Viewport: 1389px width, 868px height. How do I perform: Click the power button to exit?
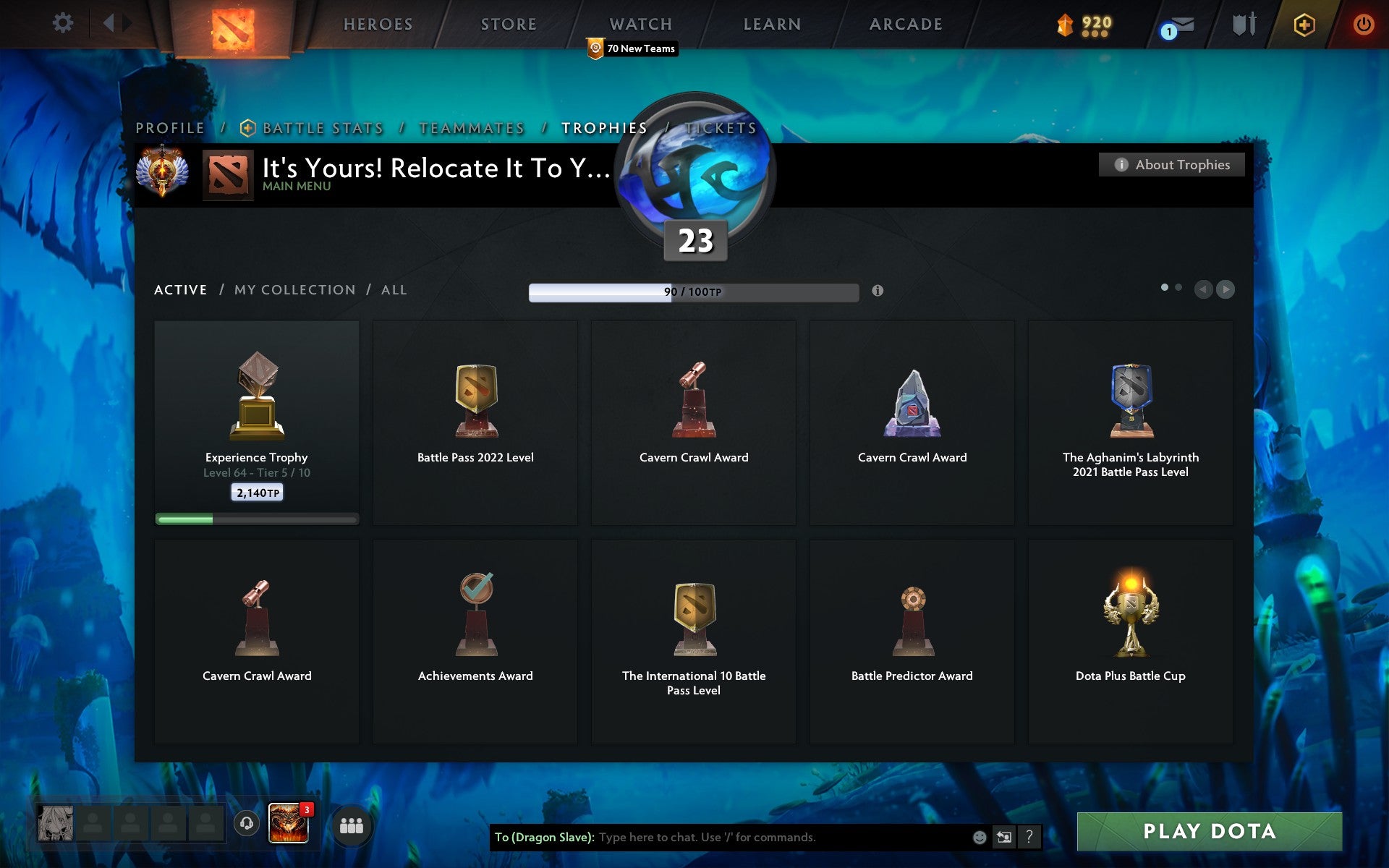[x=1364, y=23]
